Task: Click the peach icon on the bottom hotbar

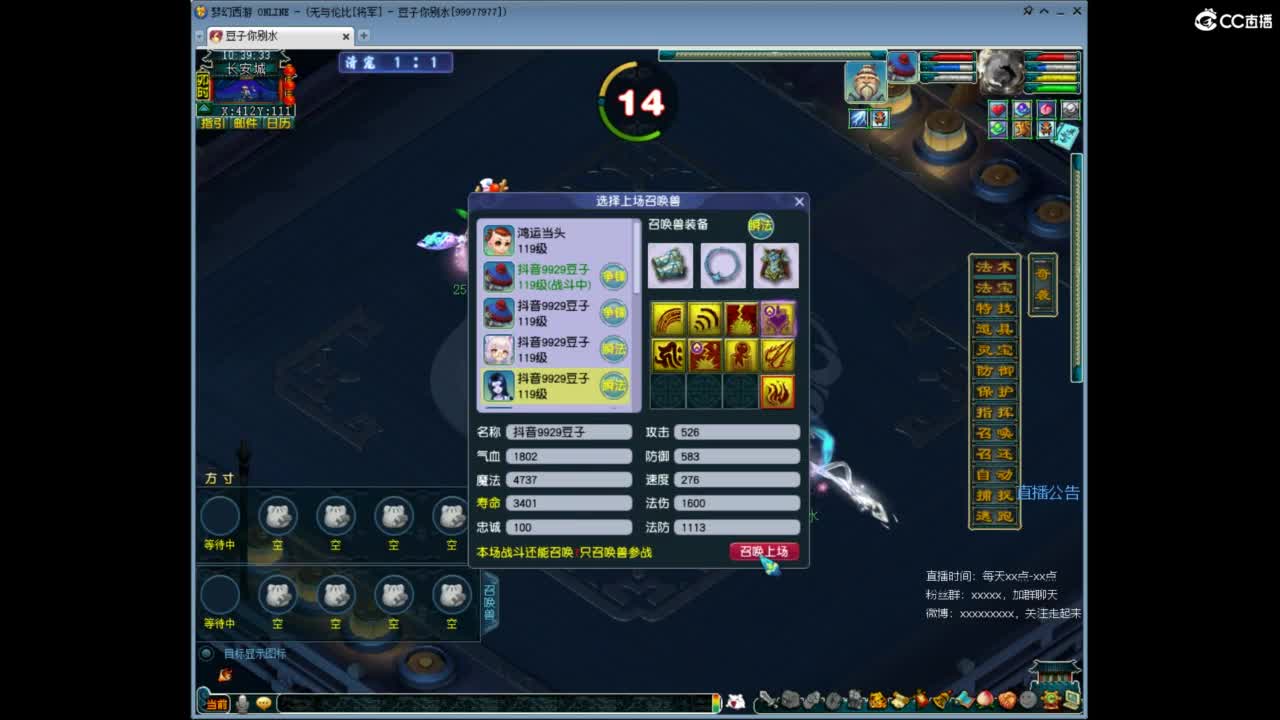Action: tap(984, 700)
